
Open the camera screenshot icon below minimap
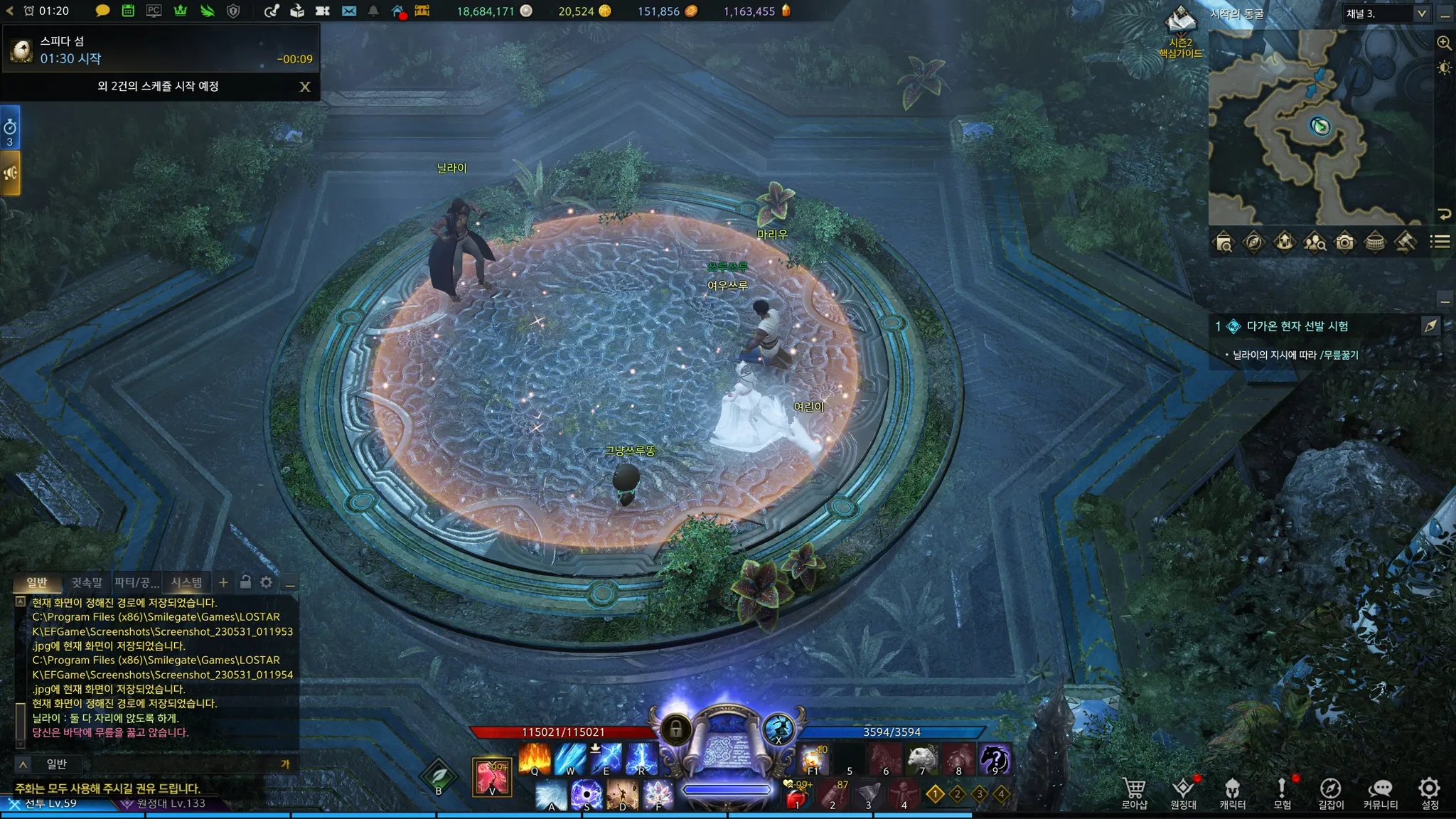[x=1344, y=243]
